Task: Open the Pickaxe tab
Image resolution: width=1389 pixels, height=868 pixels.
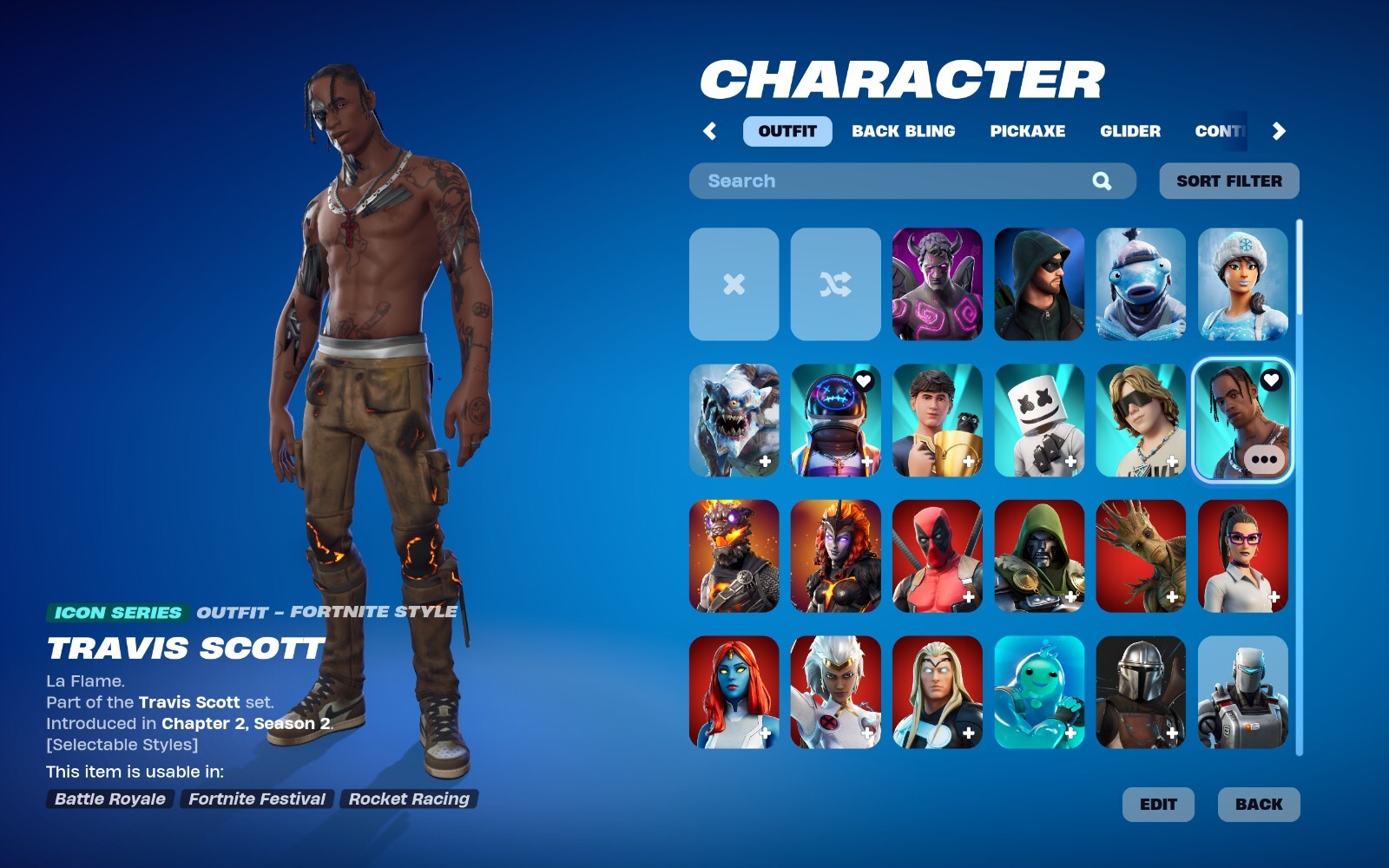Action: click(1030, 131)
